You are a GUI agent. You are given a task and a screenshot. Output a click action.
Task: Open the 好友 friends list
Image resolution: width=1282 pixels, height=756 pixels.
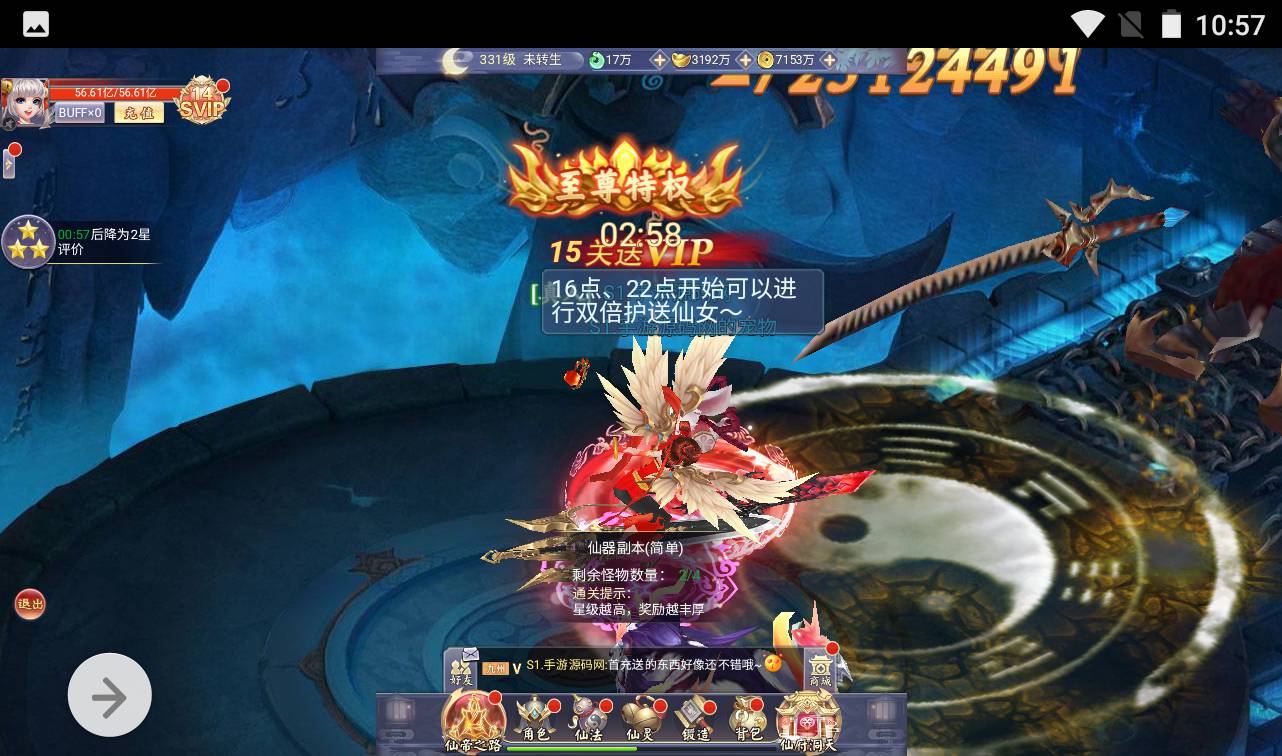(461, 668)
